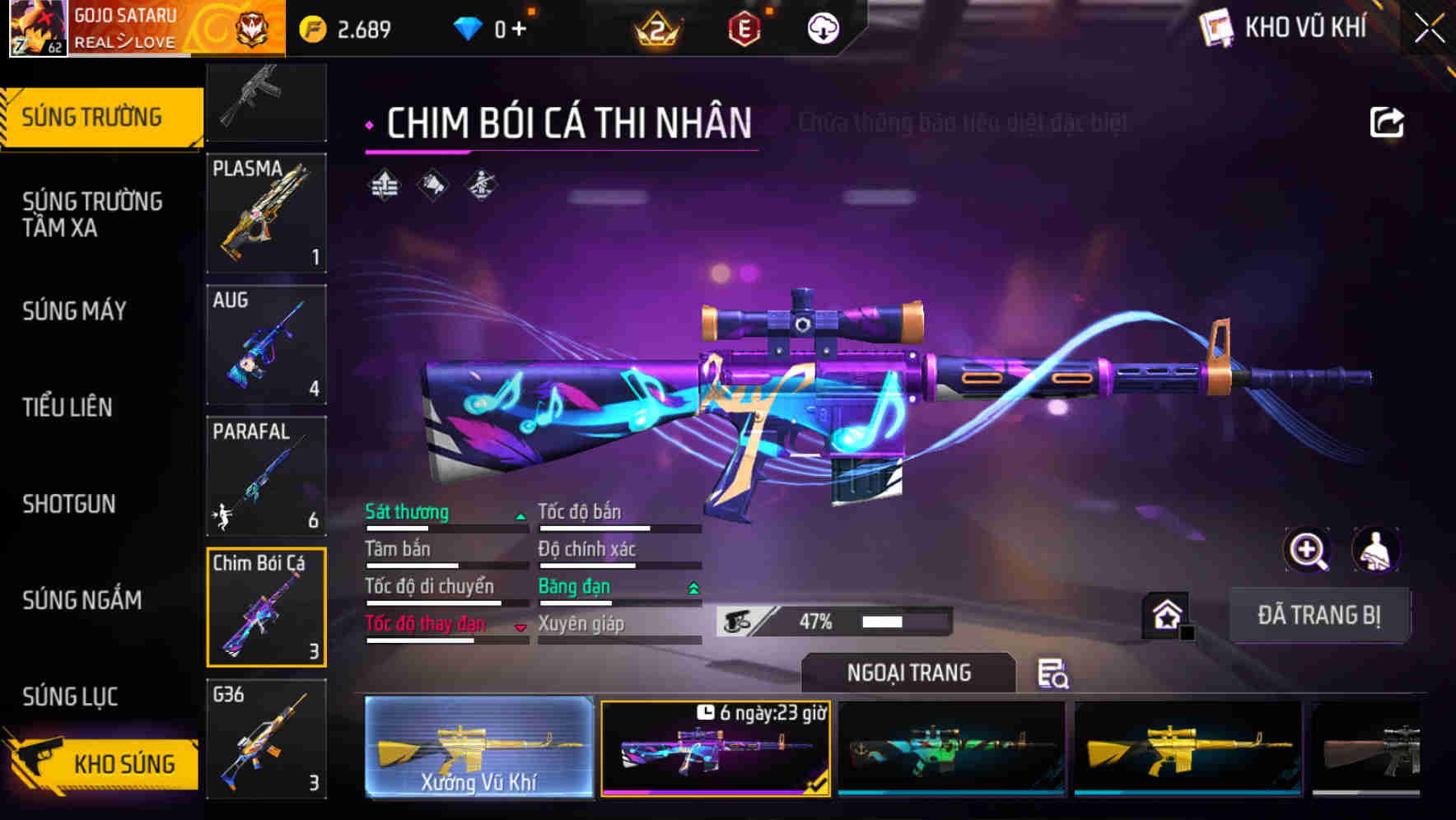The image size is (1456, 820).
Task: Click the rank badge crown with number 2
Action: [659, 27]
